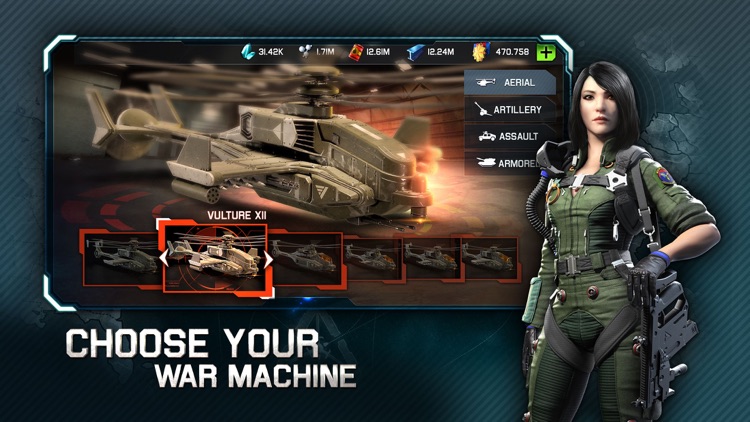Click the left arrow beside the Vulture XII thumbnail

(x=166, y=259)
